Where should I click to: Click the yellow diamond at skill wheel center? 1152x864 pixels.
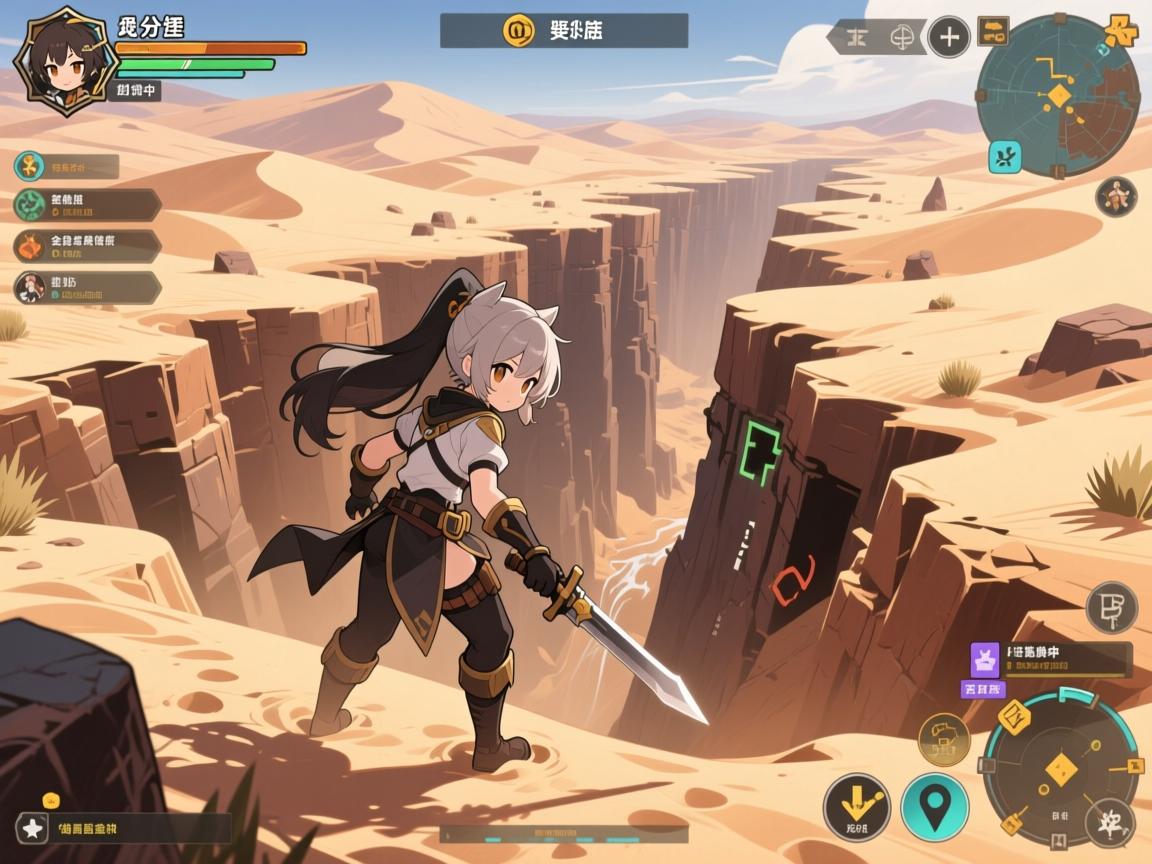(1058, 768)
